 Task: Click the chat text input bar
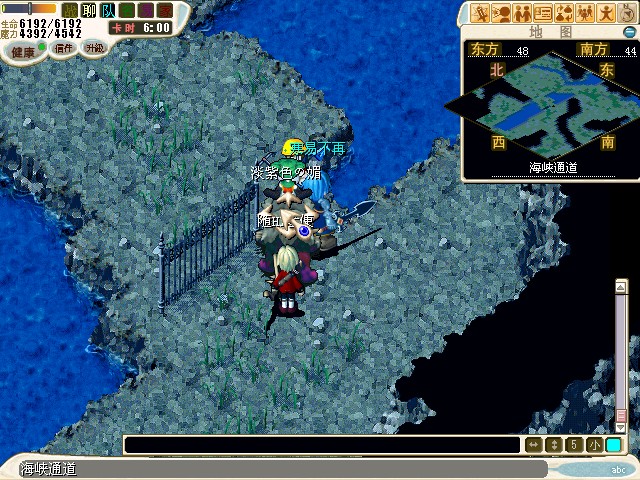(322, 445)
